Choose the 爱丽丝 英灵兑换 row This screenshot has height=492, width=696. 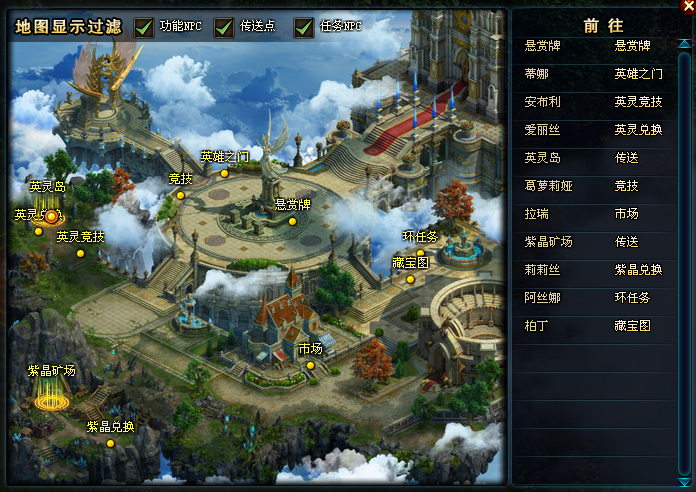[x=600, y=130]
